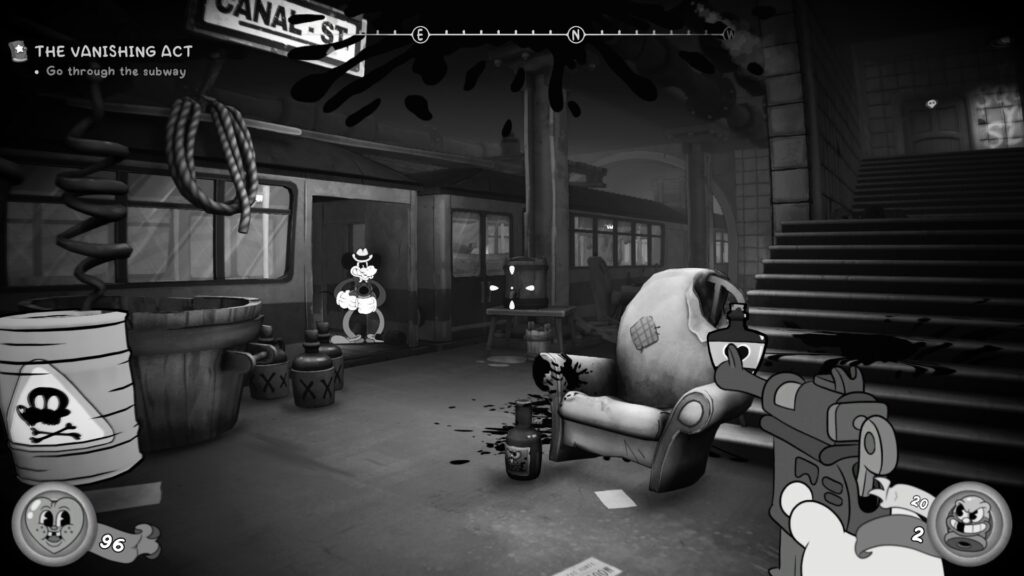Screen dimensions: 1024x576
Task: Select The Vanishing Act quest tracker
Action: (113, 50)
